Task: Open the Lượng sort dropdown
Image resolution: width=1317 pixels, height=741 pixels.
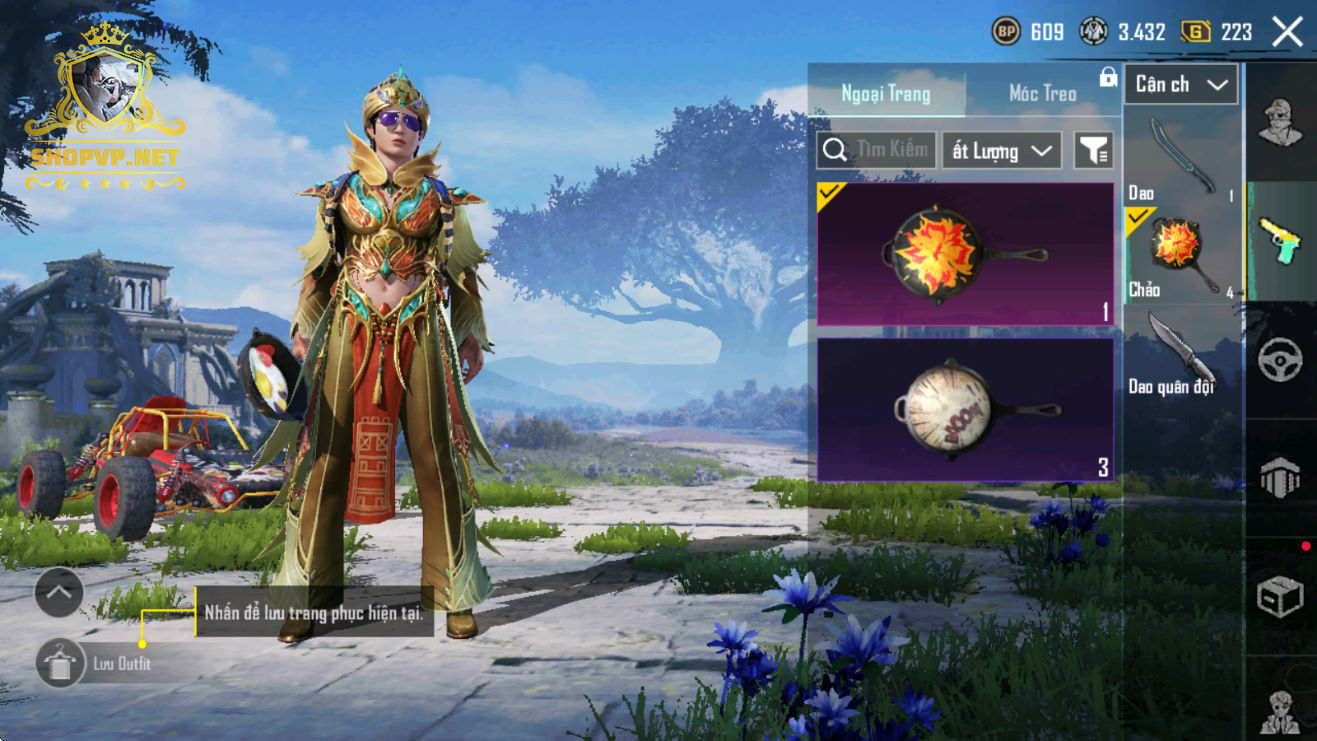Action: coord(1001,151)
